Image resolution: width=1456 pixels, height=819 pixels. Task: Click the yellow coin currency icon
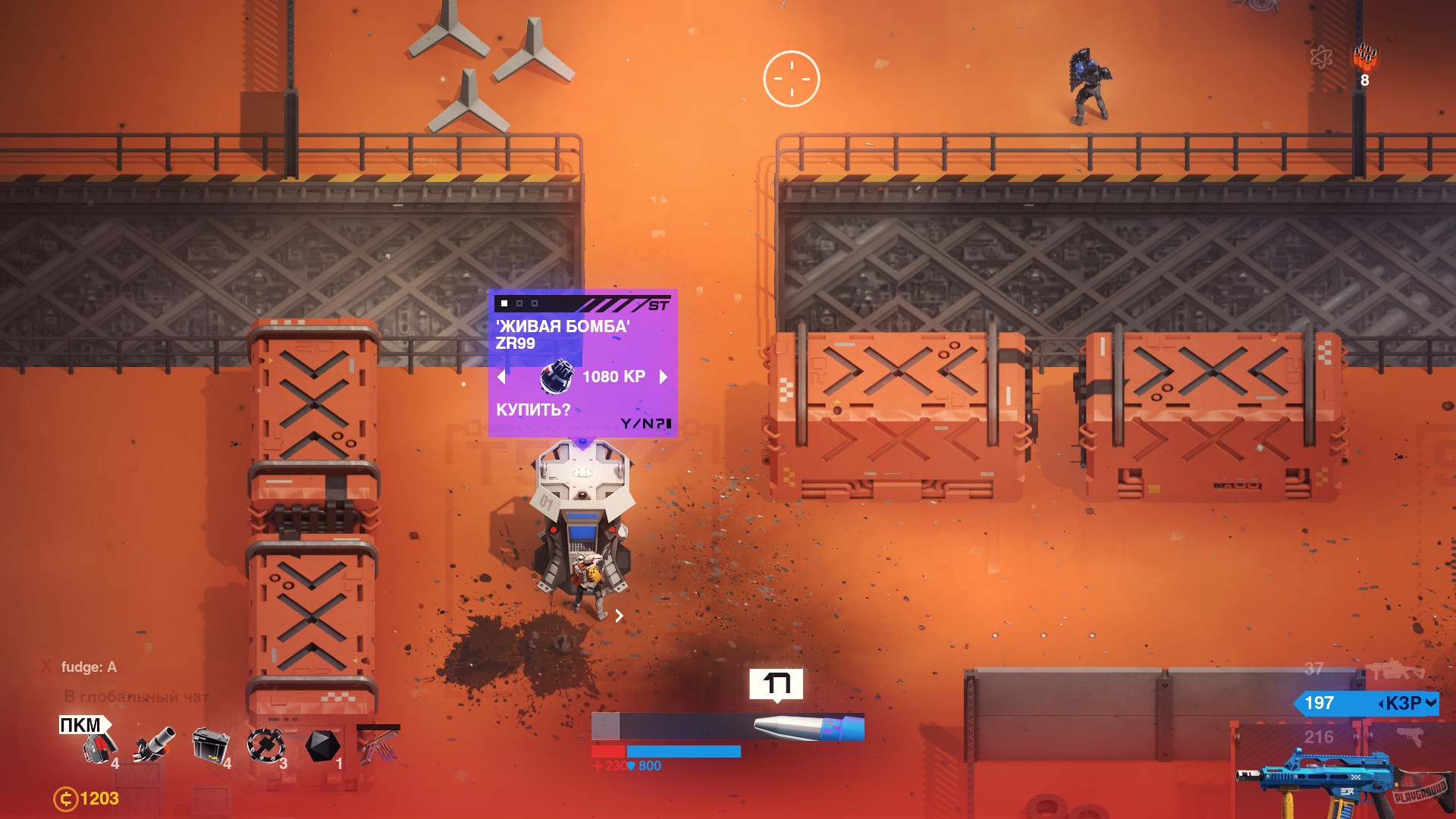(x=67, y=797)
